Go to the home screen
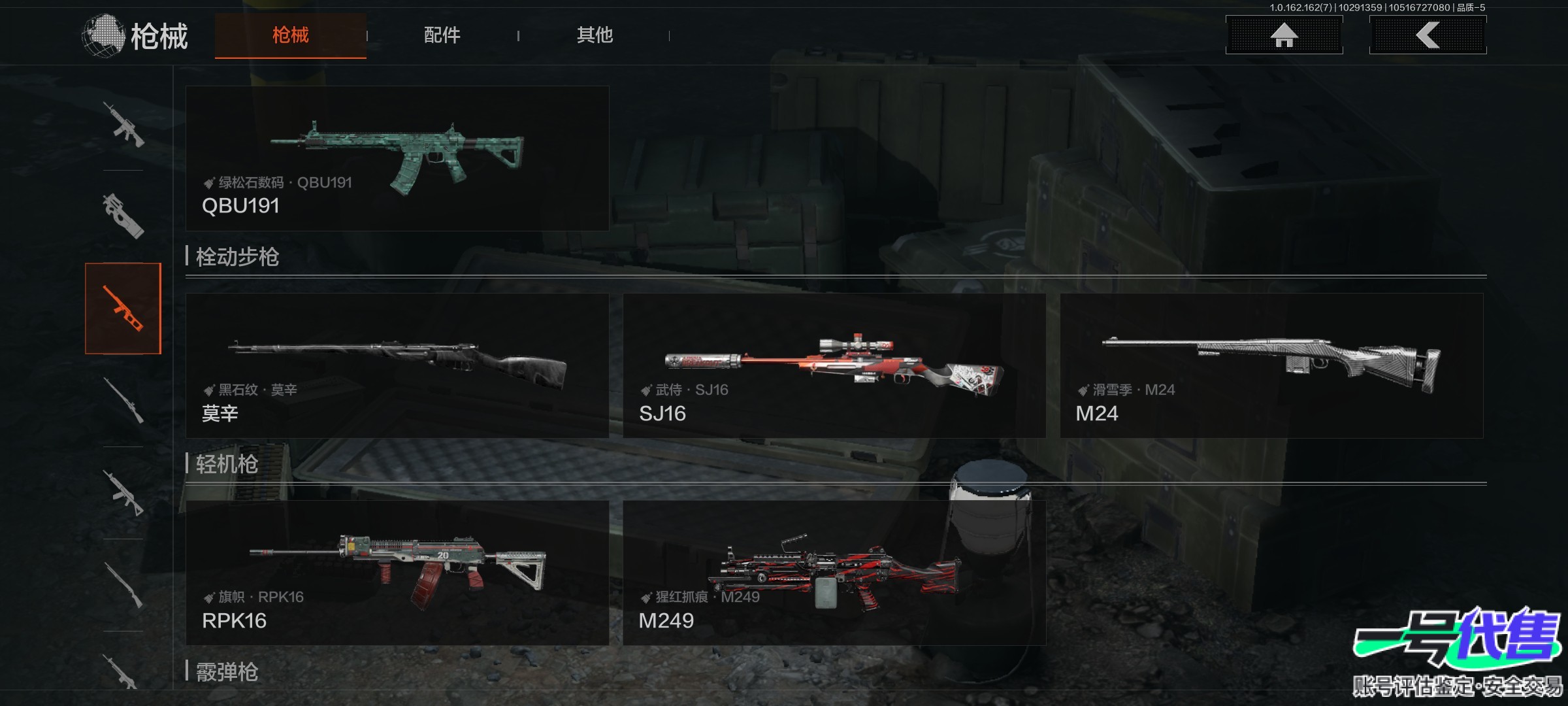Viewport: 1568px width, 706px height. coord(1284,35)
